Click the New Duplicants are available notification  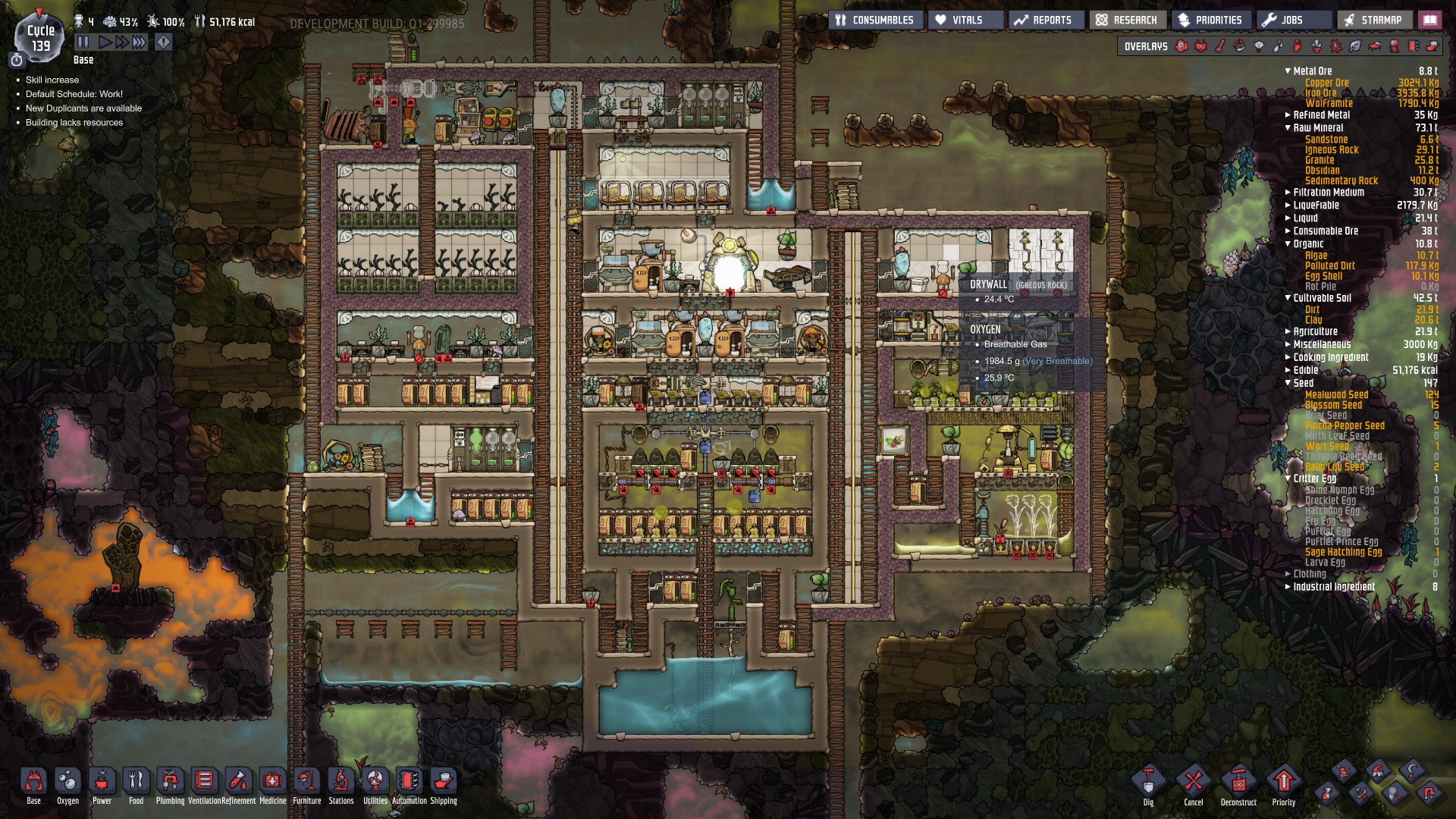[x=83, y=108]
